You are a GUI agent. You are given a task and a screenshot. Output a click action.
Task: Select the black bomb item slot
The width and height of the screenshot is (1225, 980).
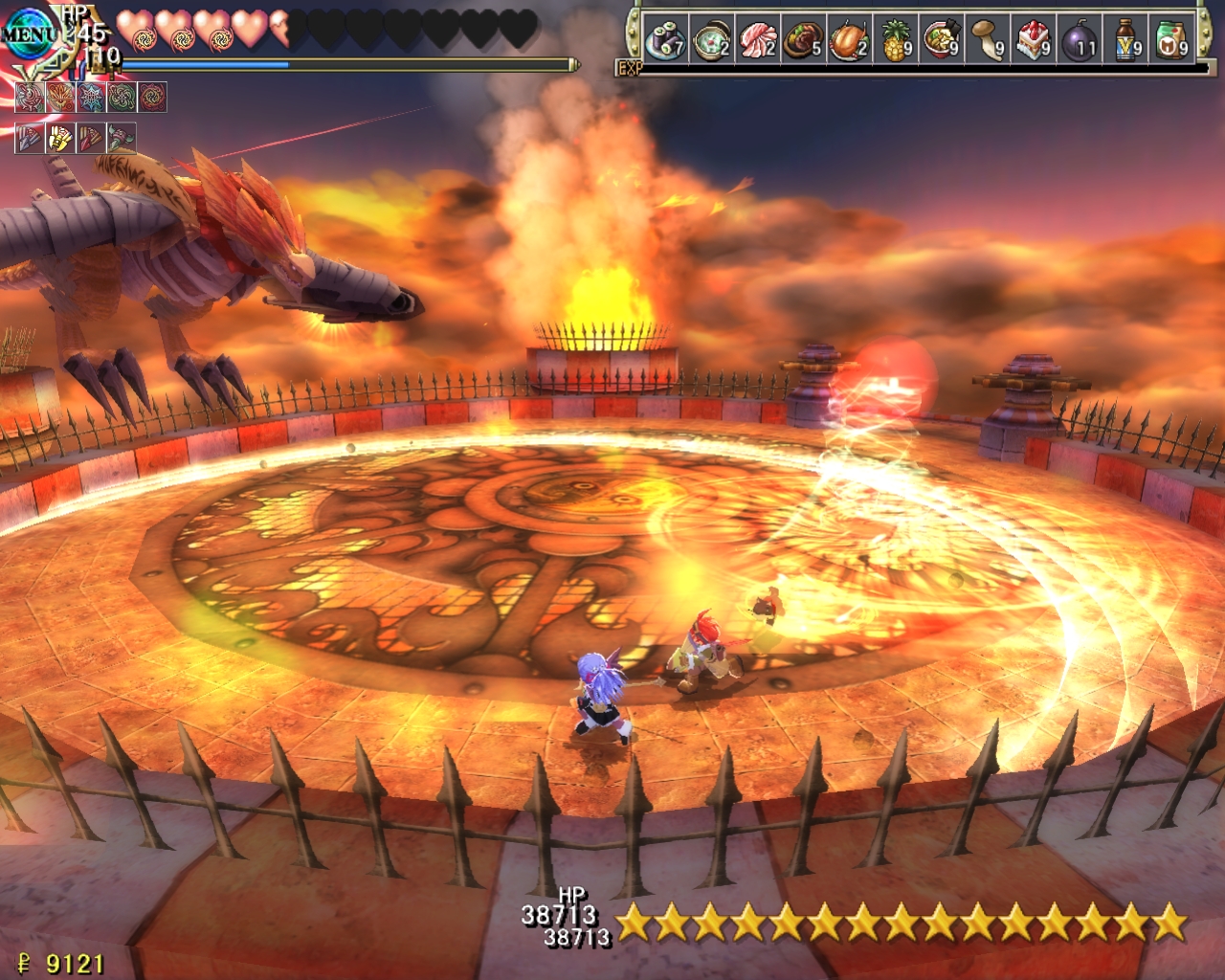point(1079,41)
